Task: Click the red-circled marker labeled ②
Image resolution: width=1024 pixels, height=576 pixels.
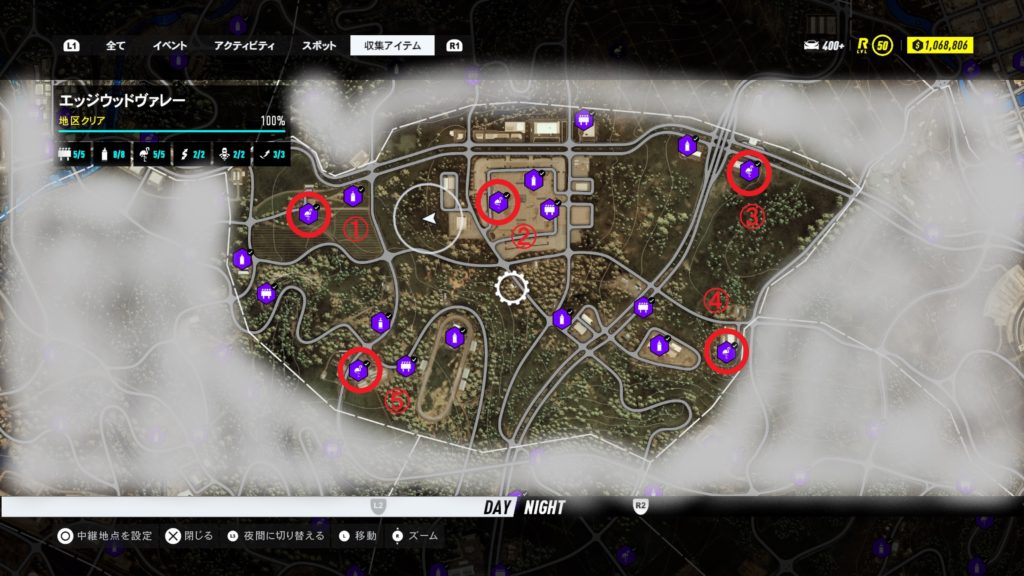Action: [497, 203]
